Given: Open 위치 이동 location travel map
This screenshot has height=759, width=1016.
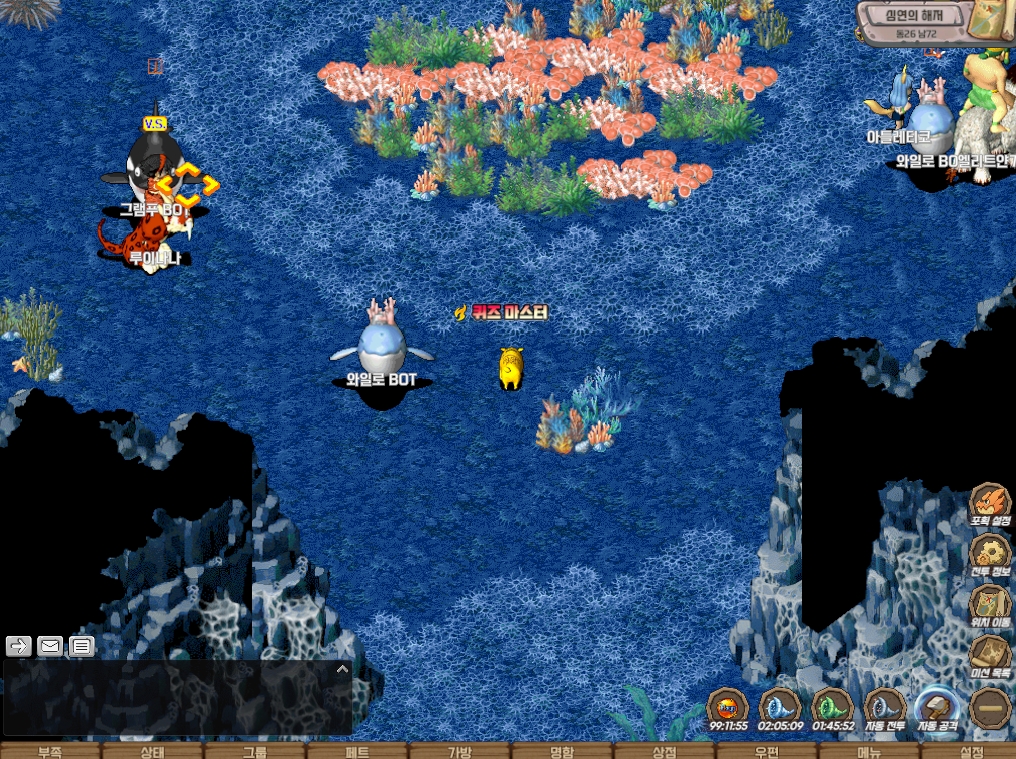Looking at the screenshot, I should pos(990,605).
